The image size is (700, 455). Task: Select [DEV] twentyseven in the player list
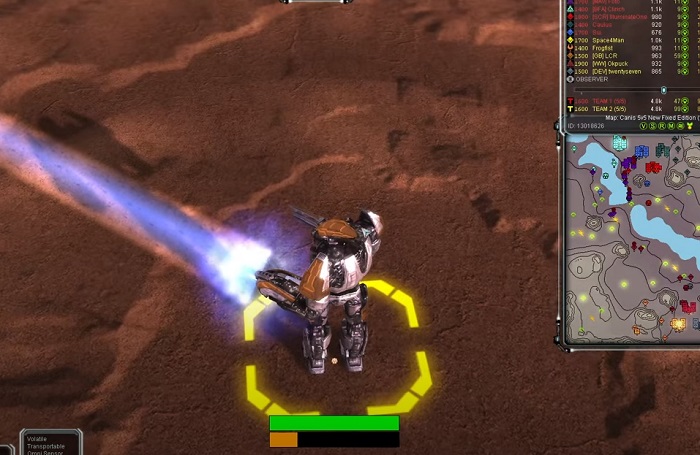coord(612,71)
